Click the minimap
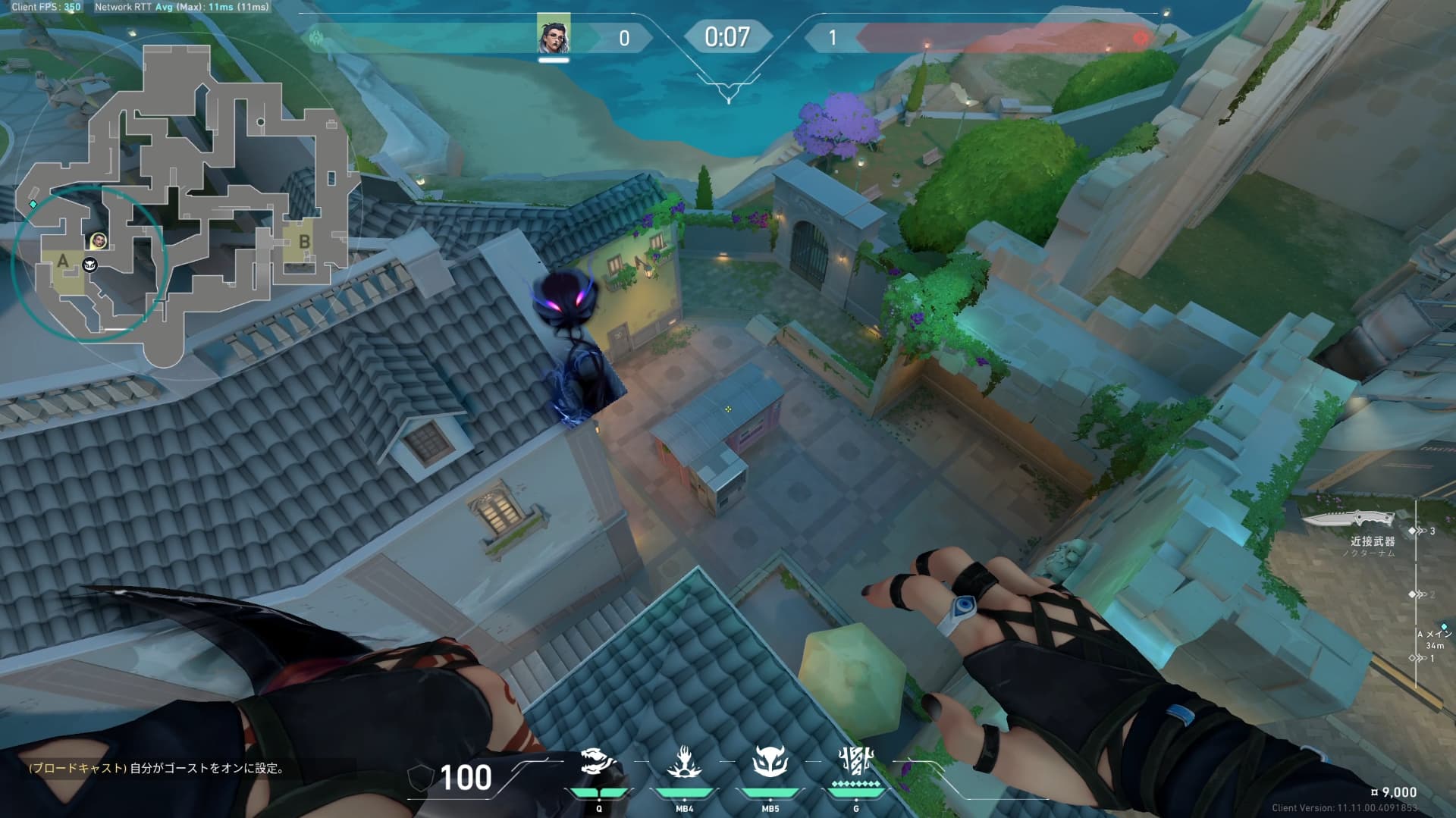The image size is (1456, 818). point(182,190)
